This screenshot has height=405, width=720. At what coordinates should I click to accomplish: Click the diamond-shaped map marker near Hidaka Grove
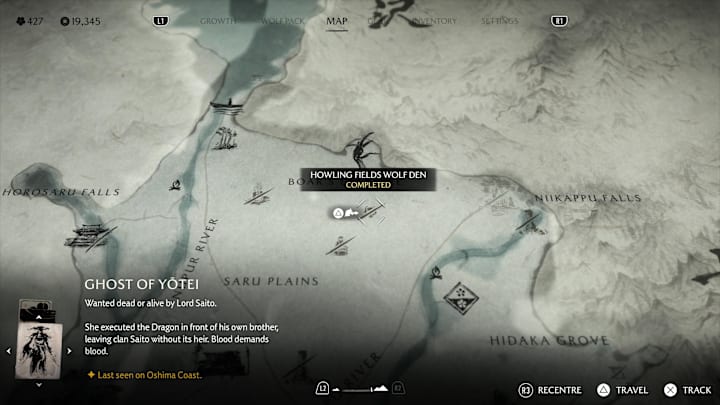tap(460, 295)
